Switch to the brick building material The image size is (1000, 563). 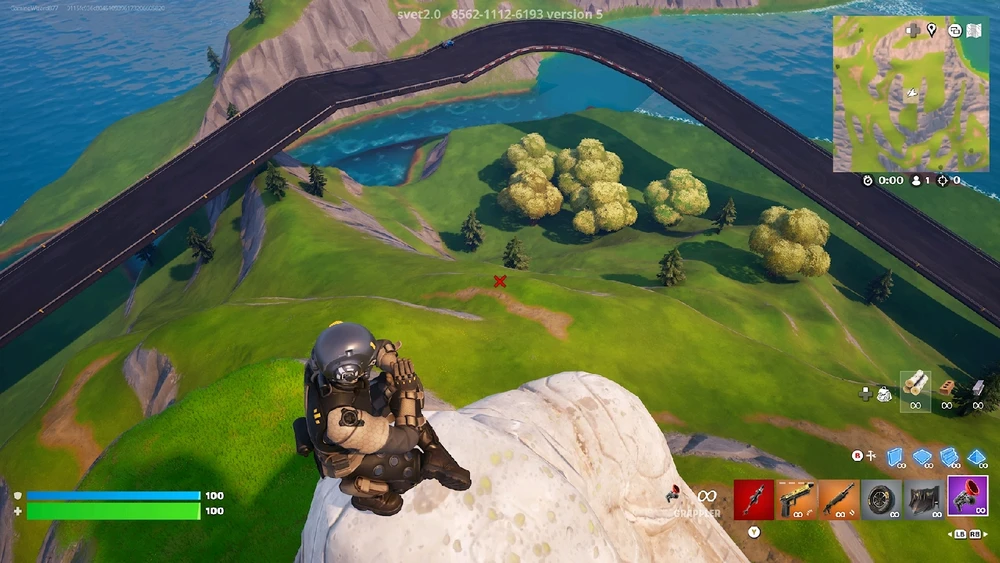[948, 386]
